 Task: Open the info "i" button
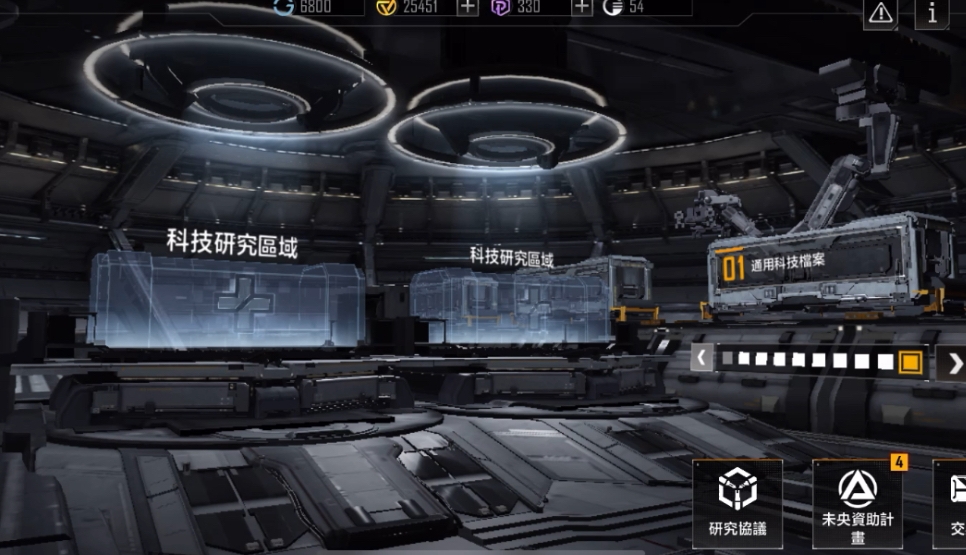pos(932,12)
